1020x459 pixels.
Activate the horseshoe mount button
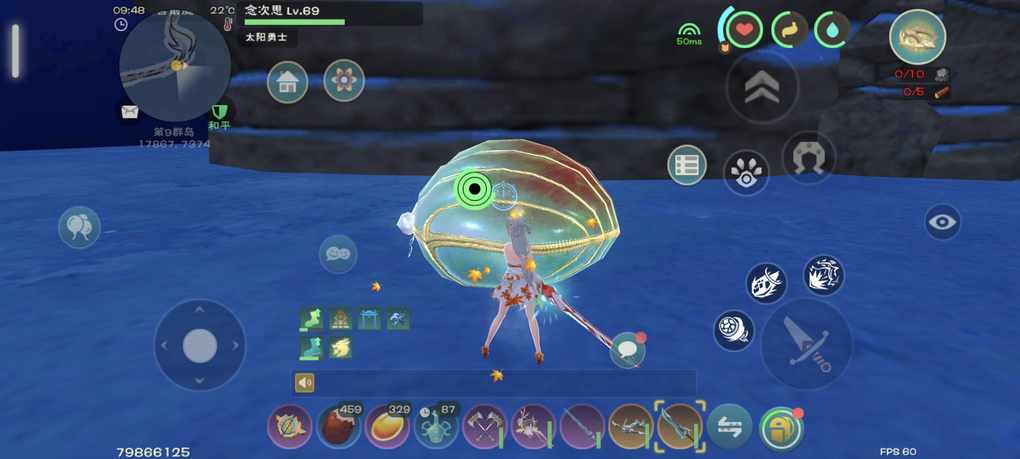pos(808,157)
